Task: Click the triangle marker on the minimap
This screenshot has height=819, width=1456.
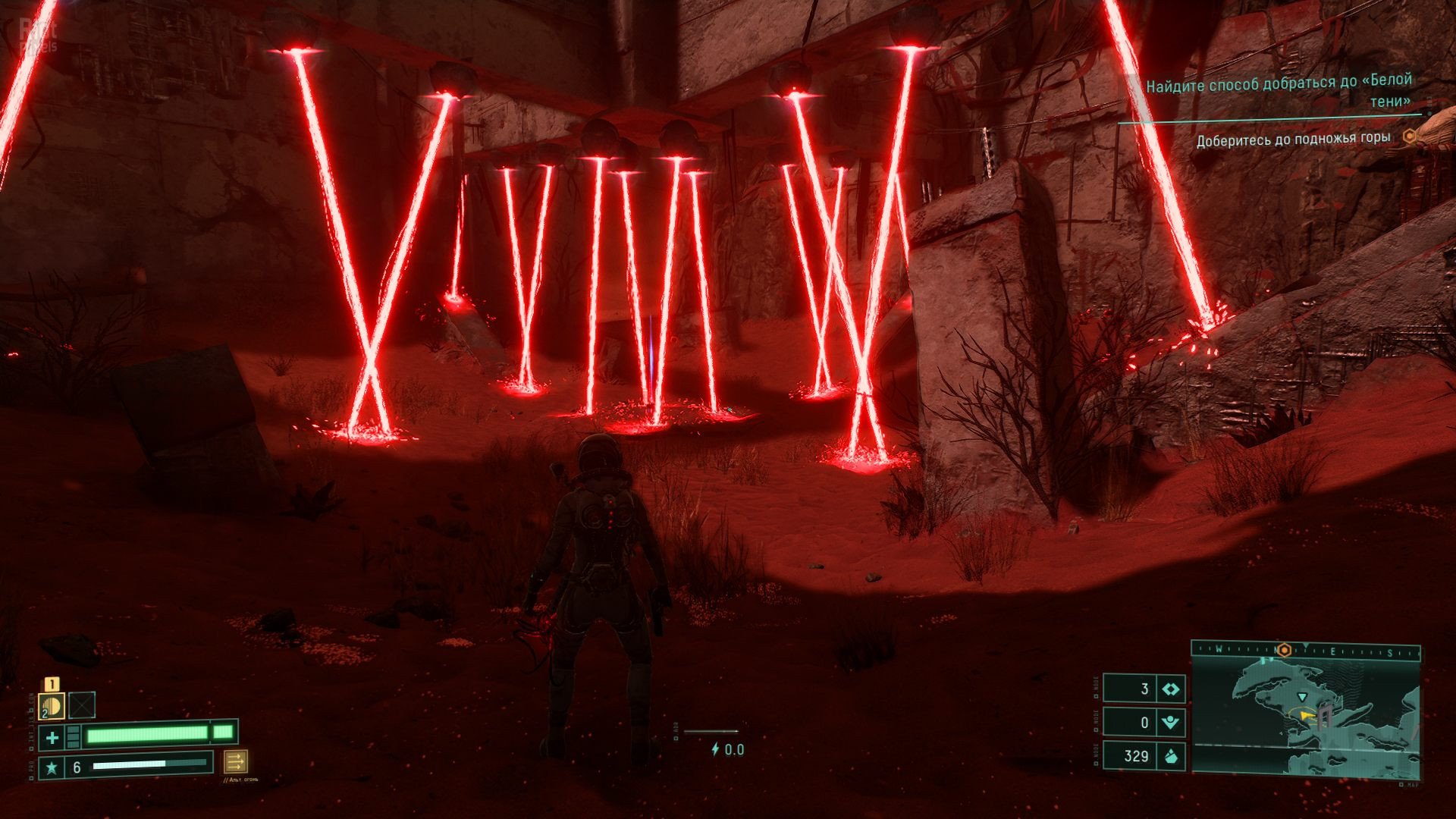Action: (x=1302, y=697)
